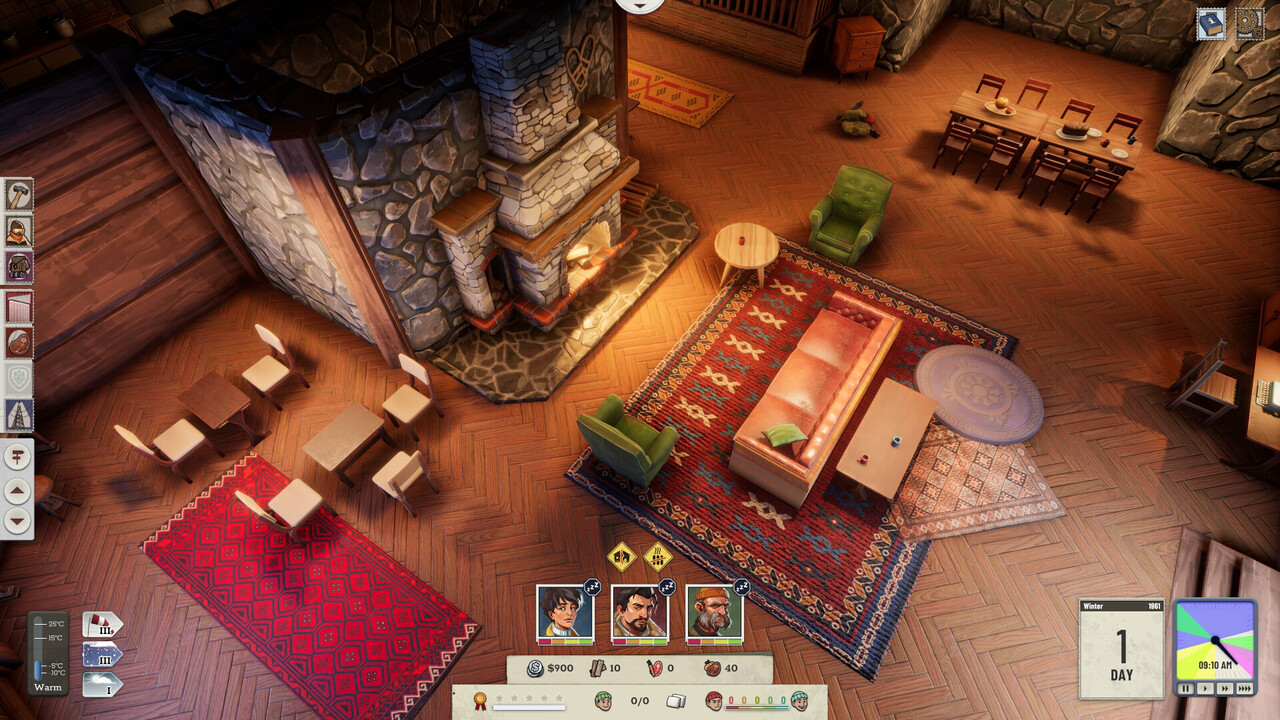Select the backpack icon in sidebar

click(18, 267)
